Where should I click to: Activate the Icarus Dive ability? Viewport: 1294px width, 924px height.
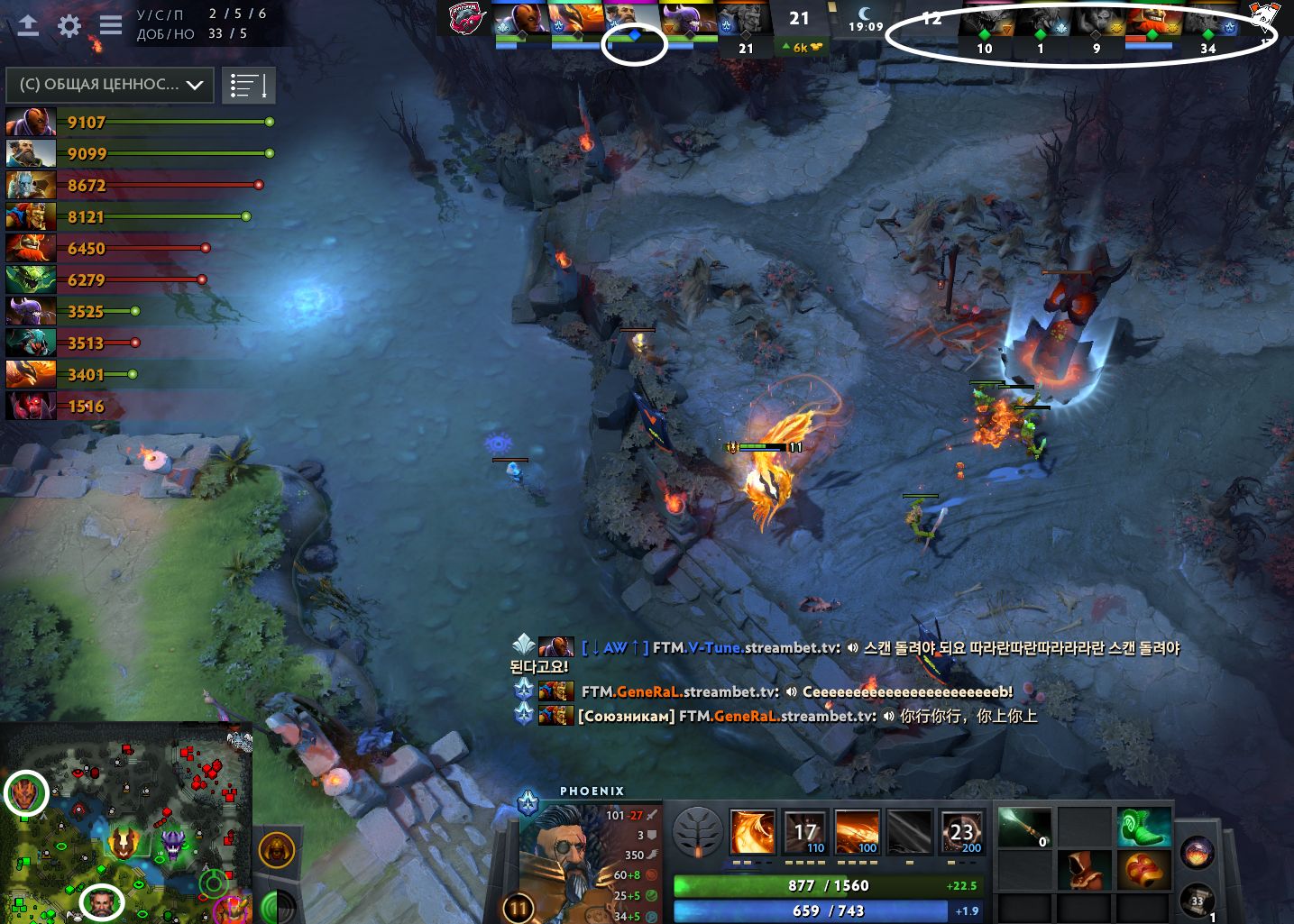[x=752, y=831]
